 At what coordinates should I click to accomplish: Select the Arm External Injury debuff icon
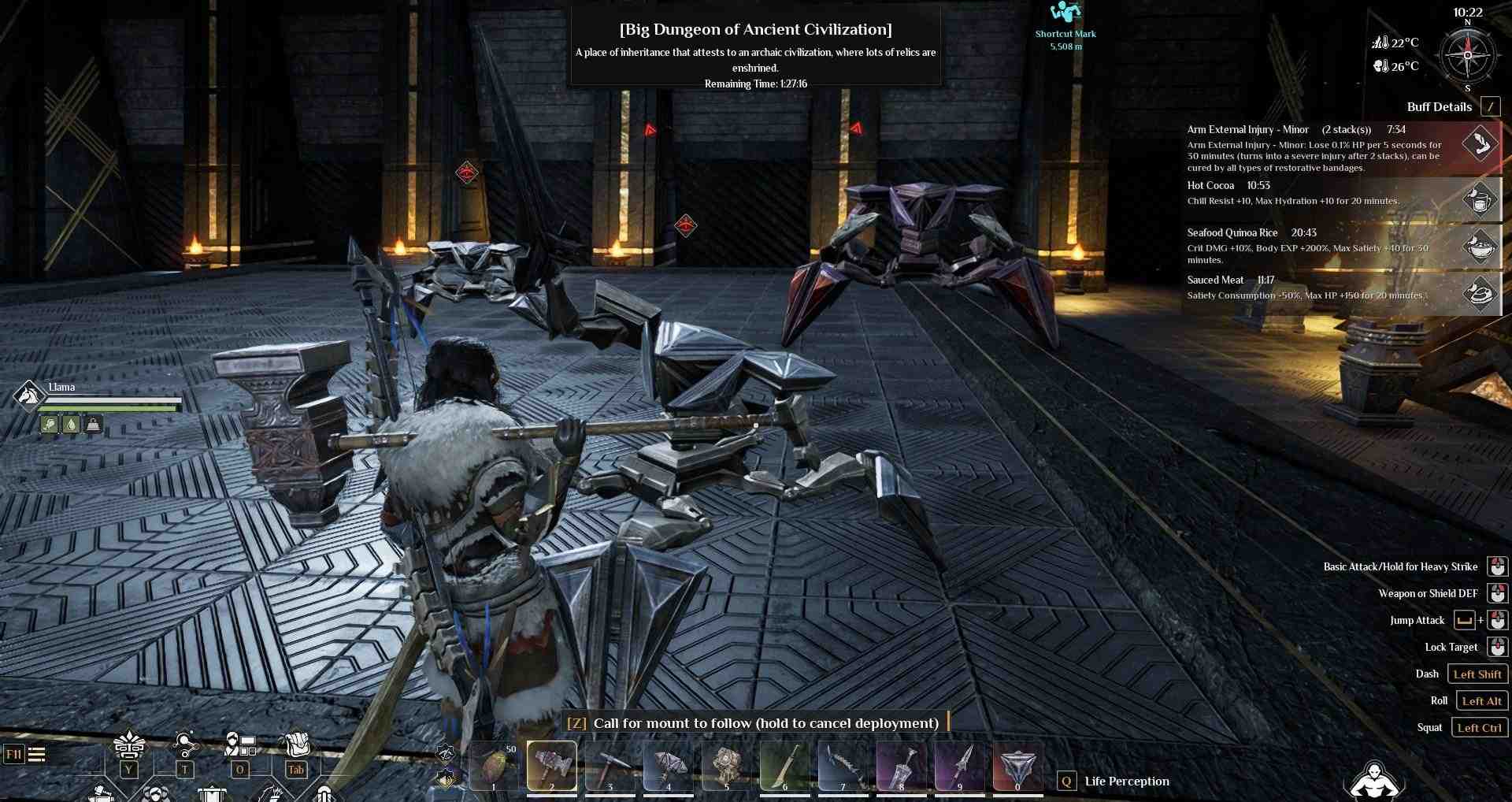pos(1480,144)
